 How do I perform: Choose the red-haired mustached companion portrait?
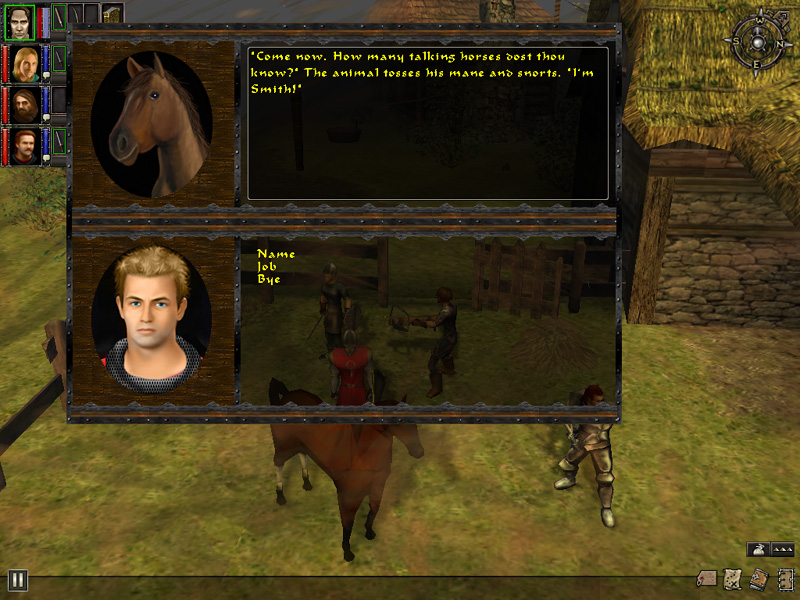click(26, 146)
